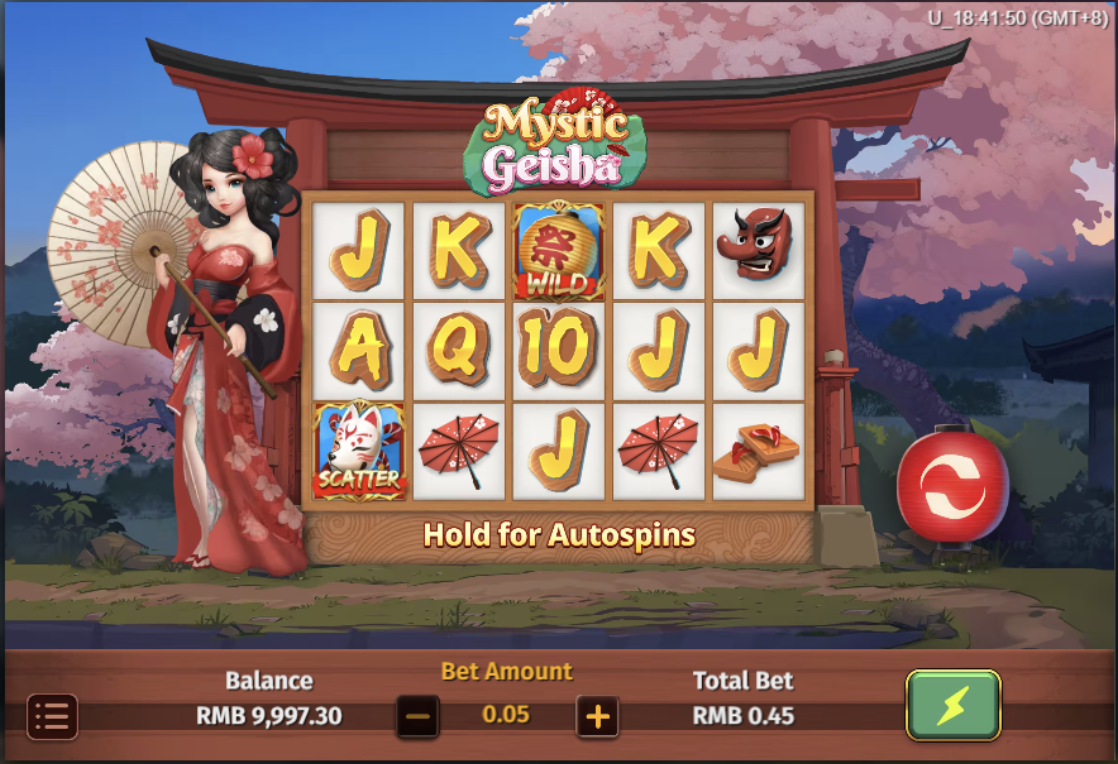
Task: Increase the bet amount with plus
Action: [x=598, y=716]
